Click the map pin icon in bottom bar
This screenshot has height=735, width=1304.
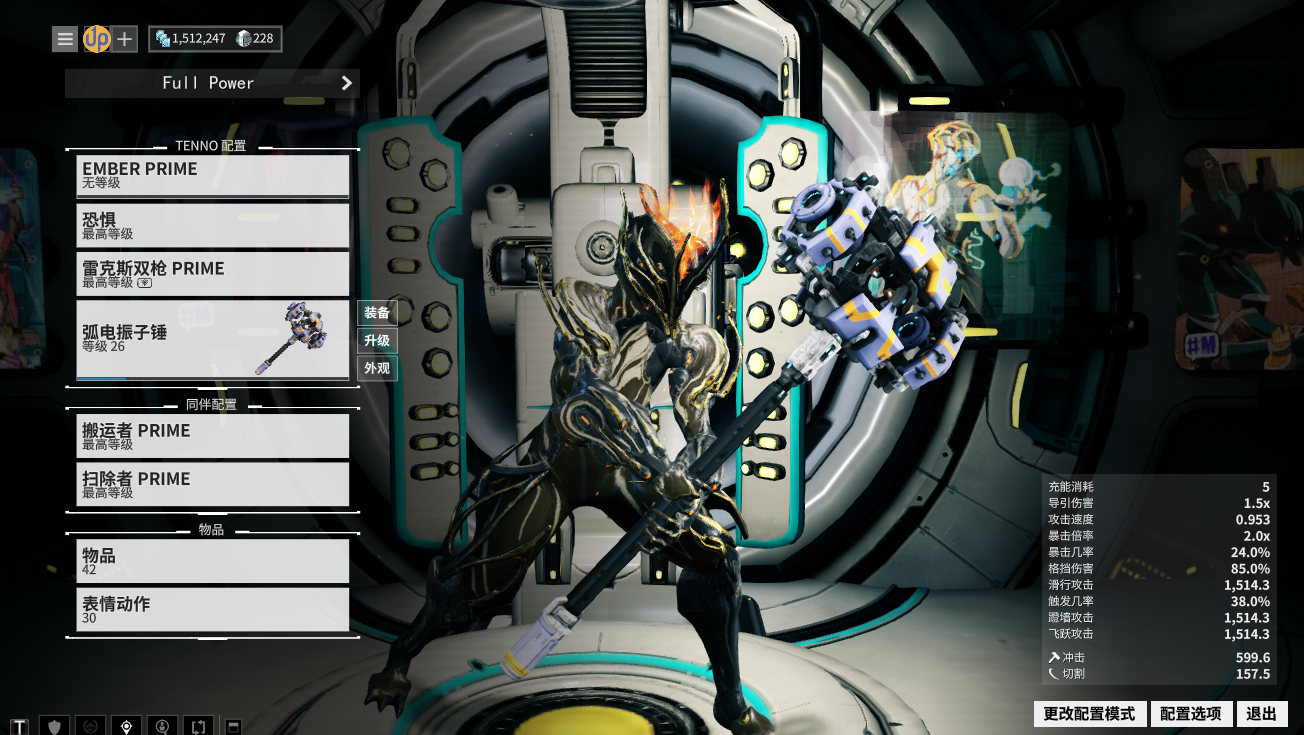tap(126, 726)
